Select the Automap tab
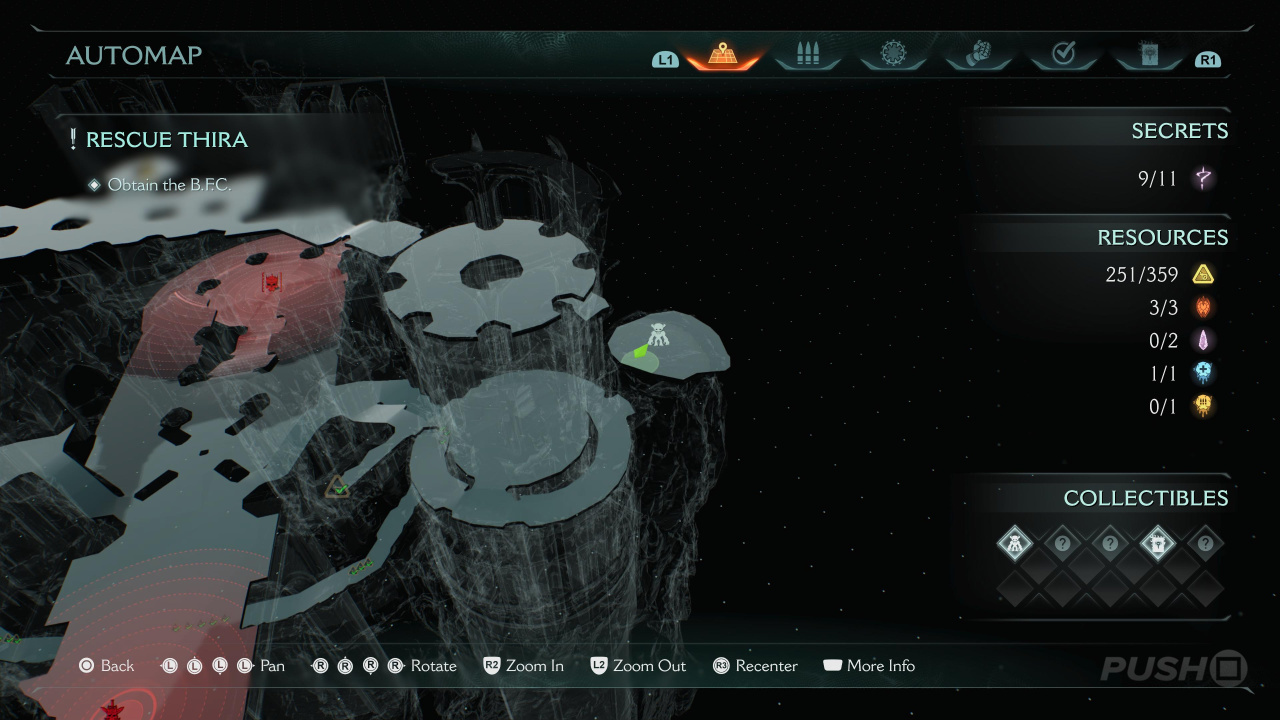Viewport: 1280px width, 720px height. tap(722, 55)
